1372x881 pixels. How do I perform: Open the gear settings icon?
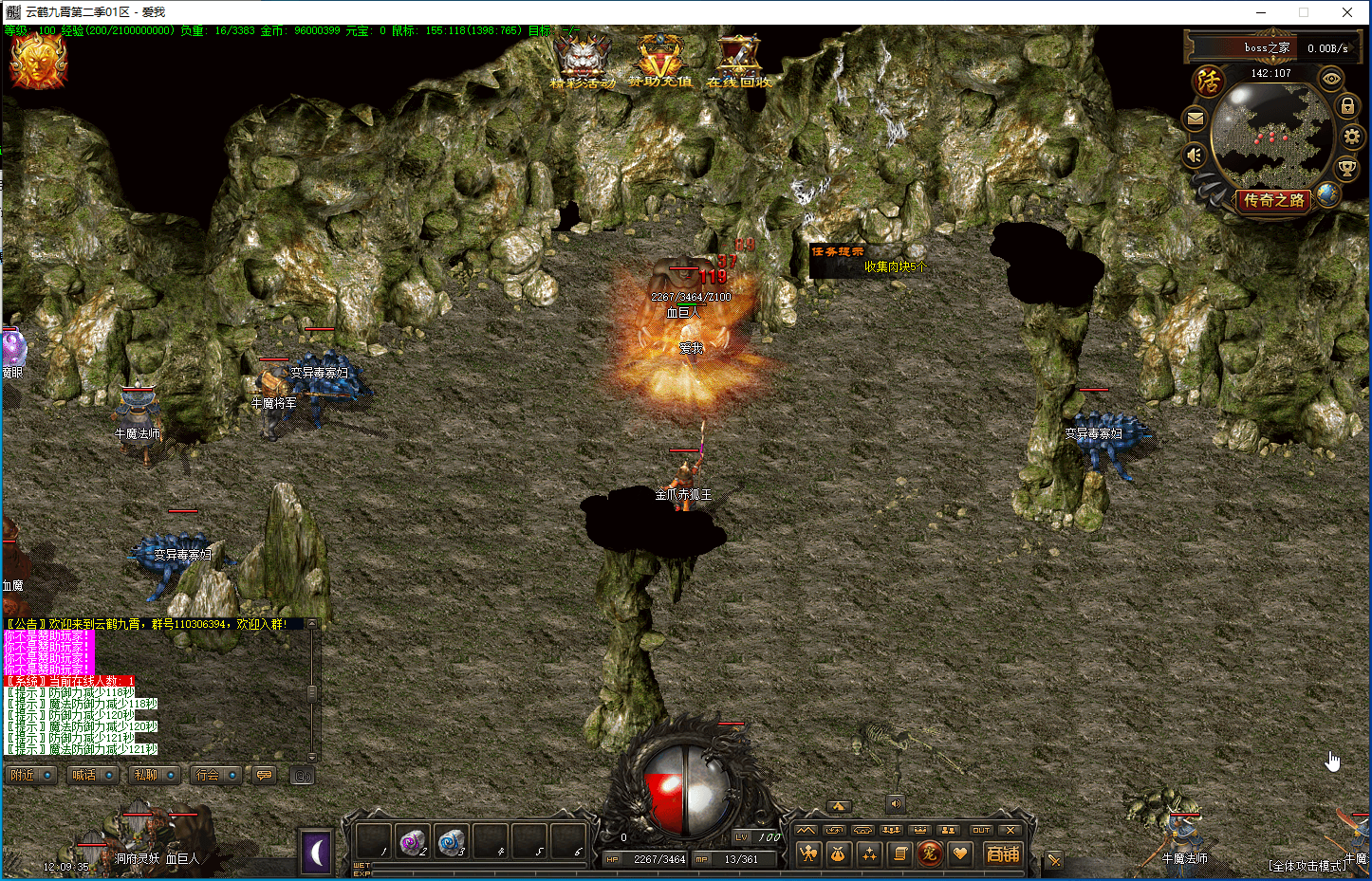(x=1352, y=137)
